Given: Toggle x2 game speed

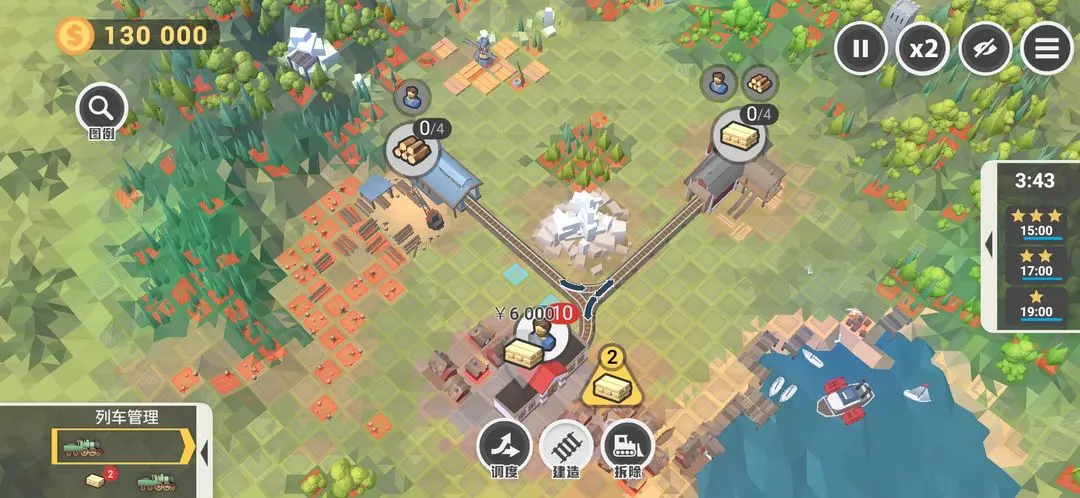Looking at the screenshot, I should 922,48.
